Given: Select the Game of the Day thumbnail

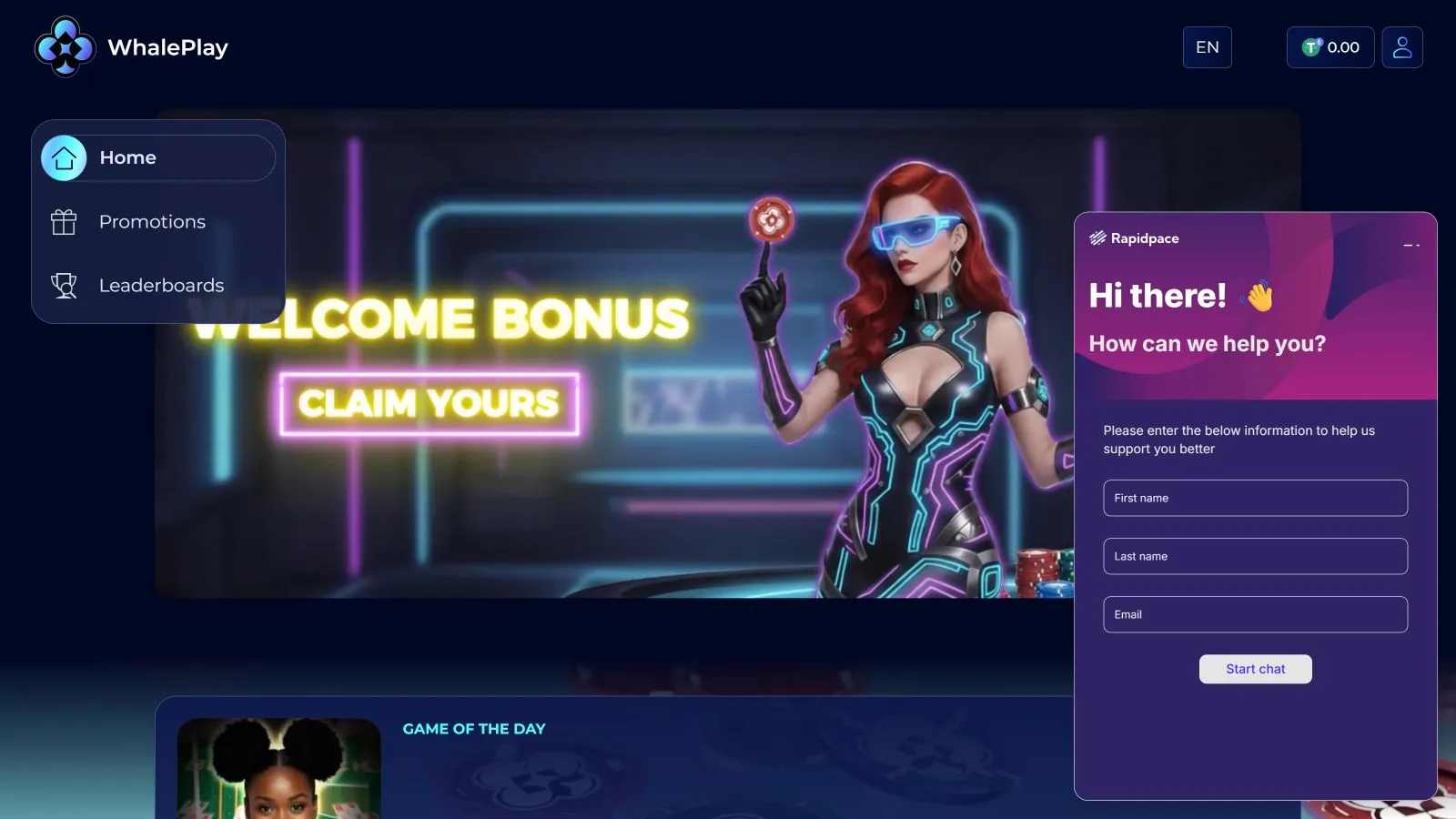Looking at the screenshot, I should click(x=278, y=768).
